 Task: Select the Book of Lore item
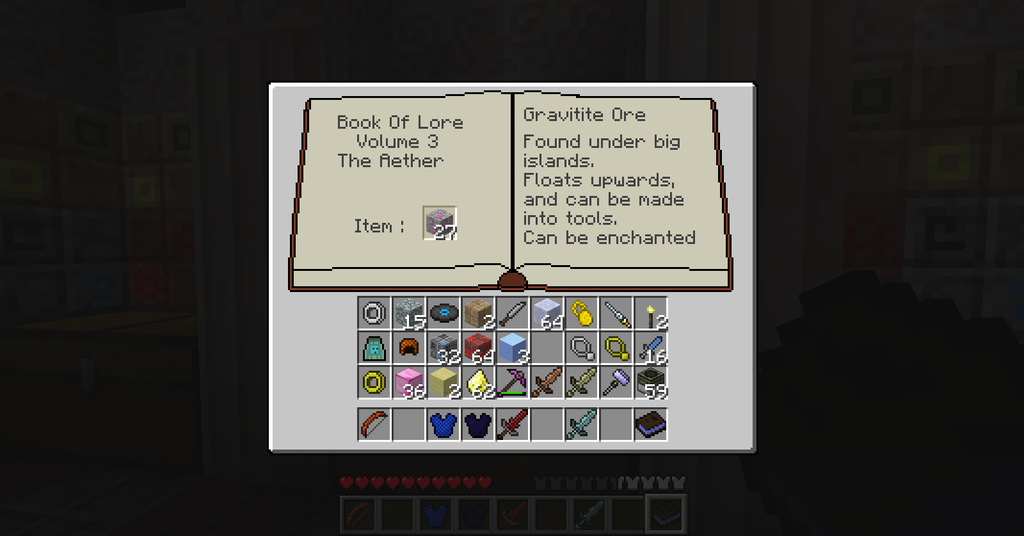click(x=651, y=424)
